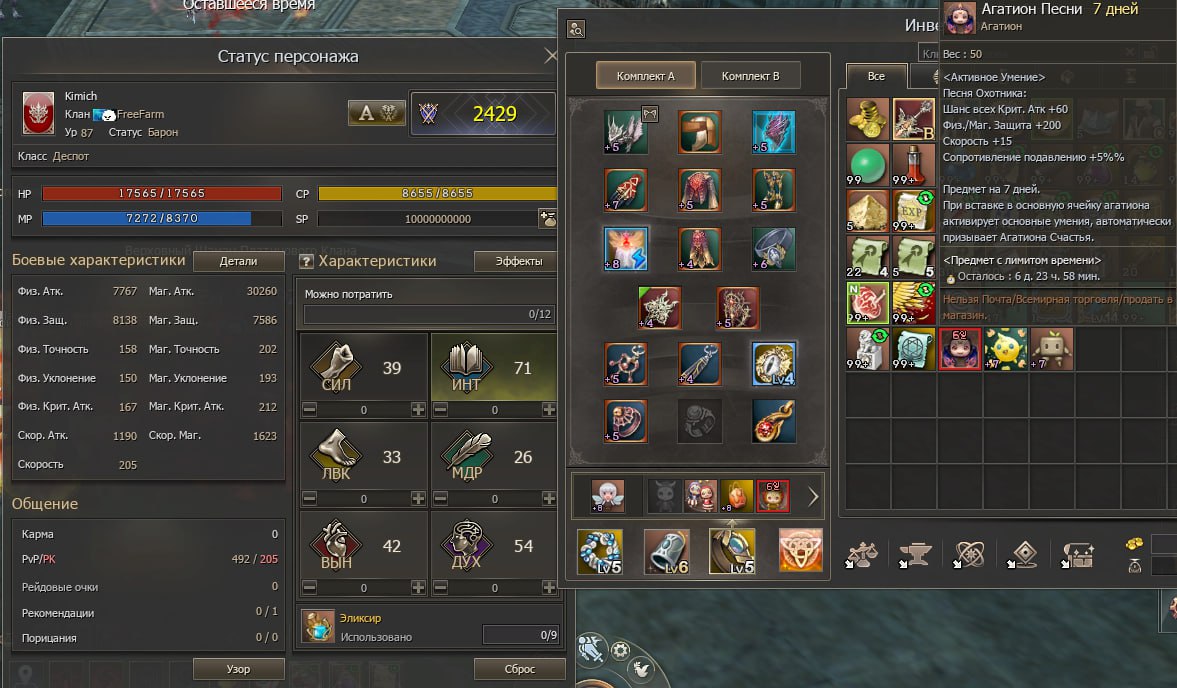Open the Детали combat stats button
Viewport: 1177px width, 688px height.
(238, 261)
